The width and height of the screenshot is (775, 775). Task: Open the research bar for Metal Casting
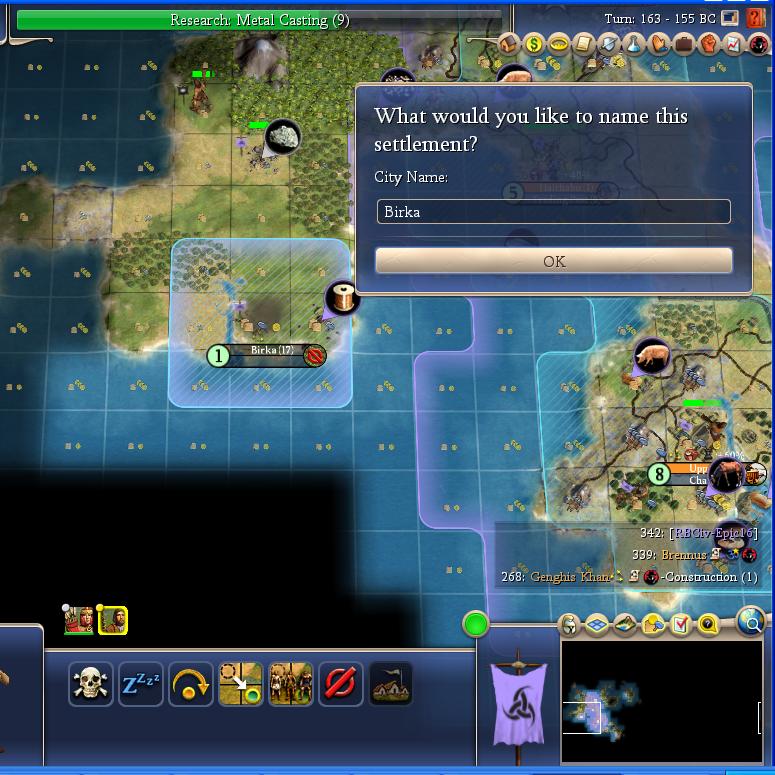pyautogui.click(x=259, y=20)
